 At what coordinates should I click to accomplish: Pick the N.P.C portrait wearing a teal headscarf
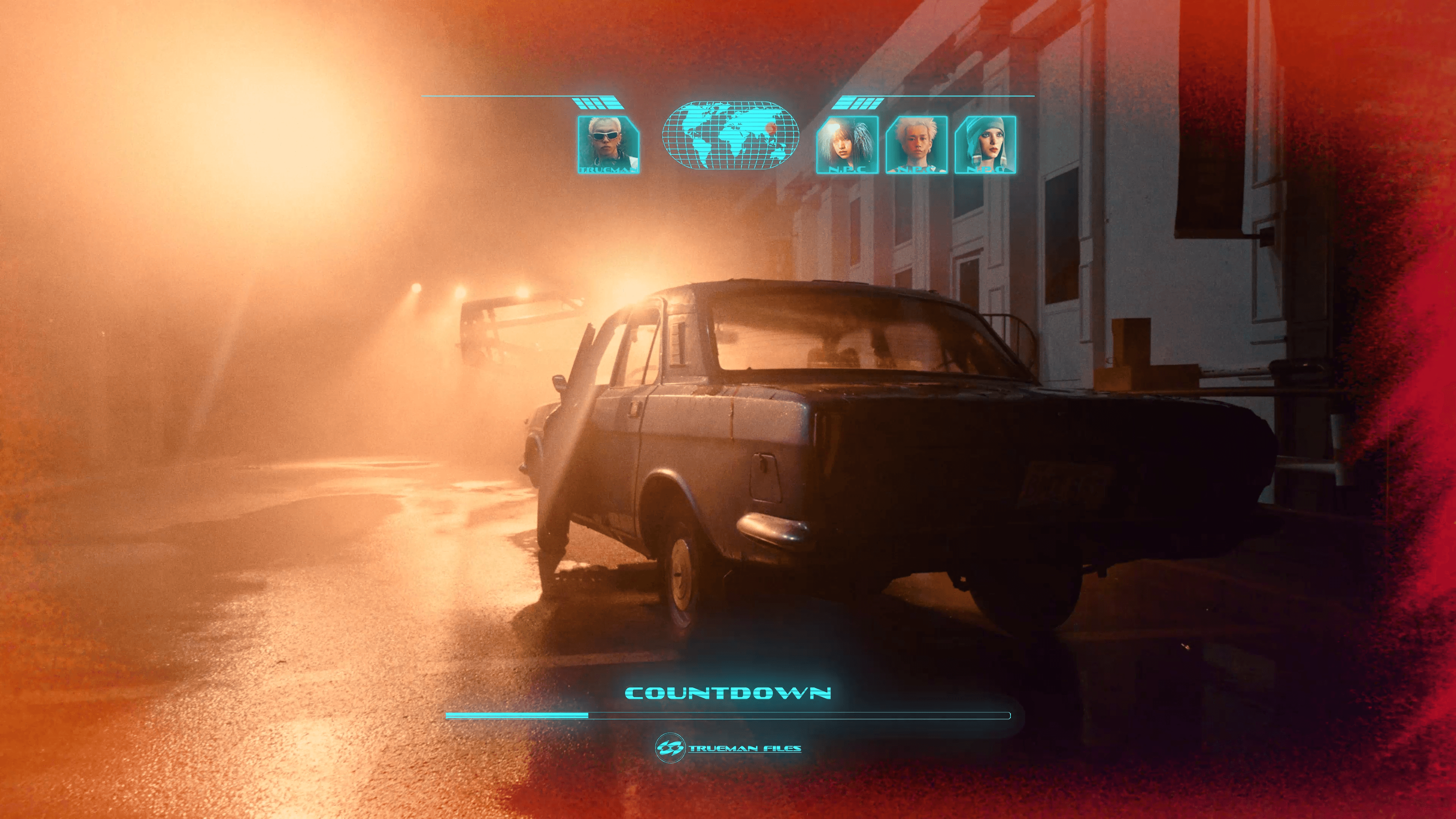pos(985,144)
